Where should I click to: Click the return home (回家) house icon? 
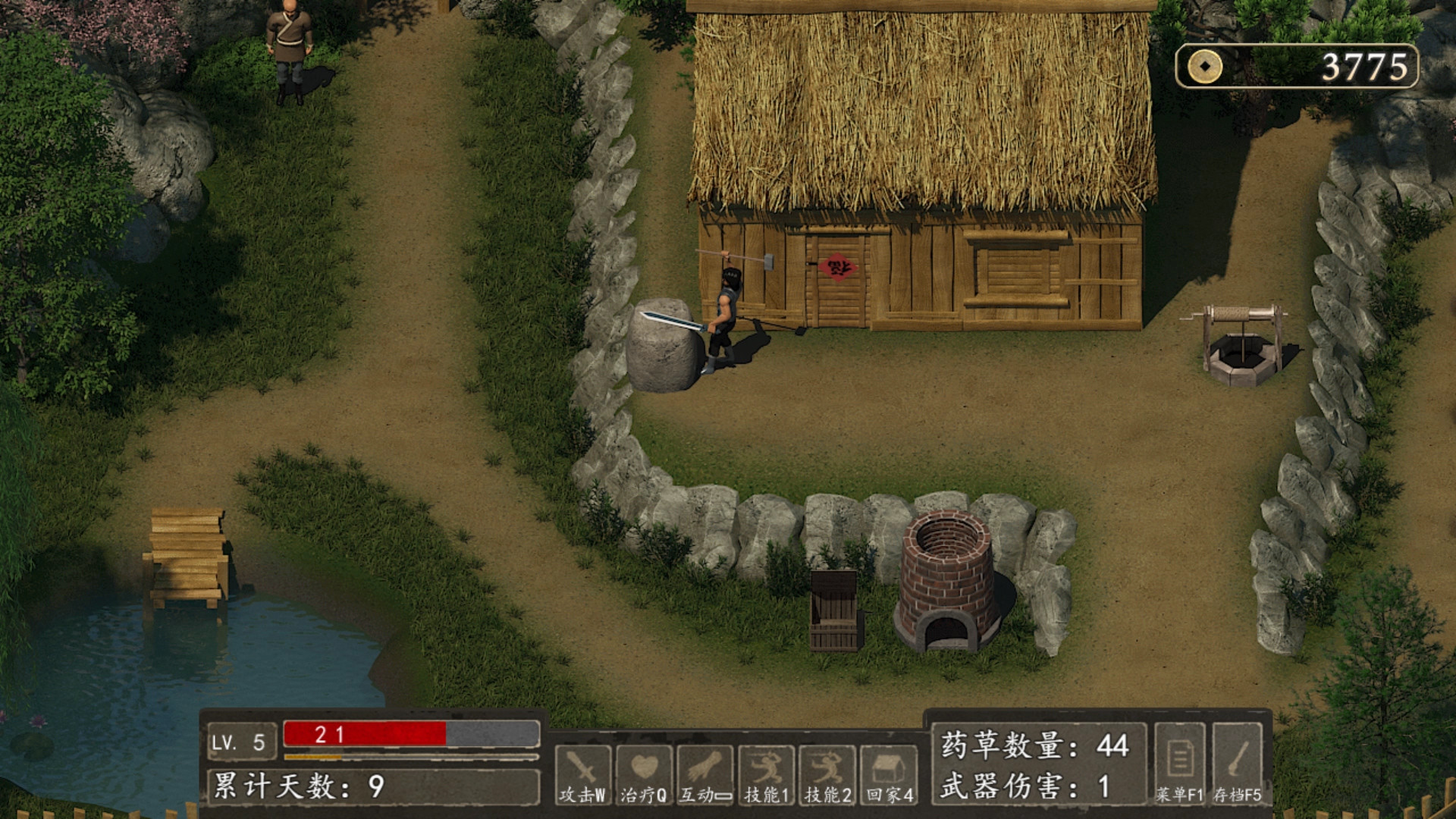coord(890,773)
